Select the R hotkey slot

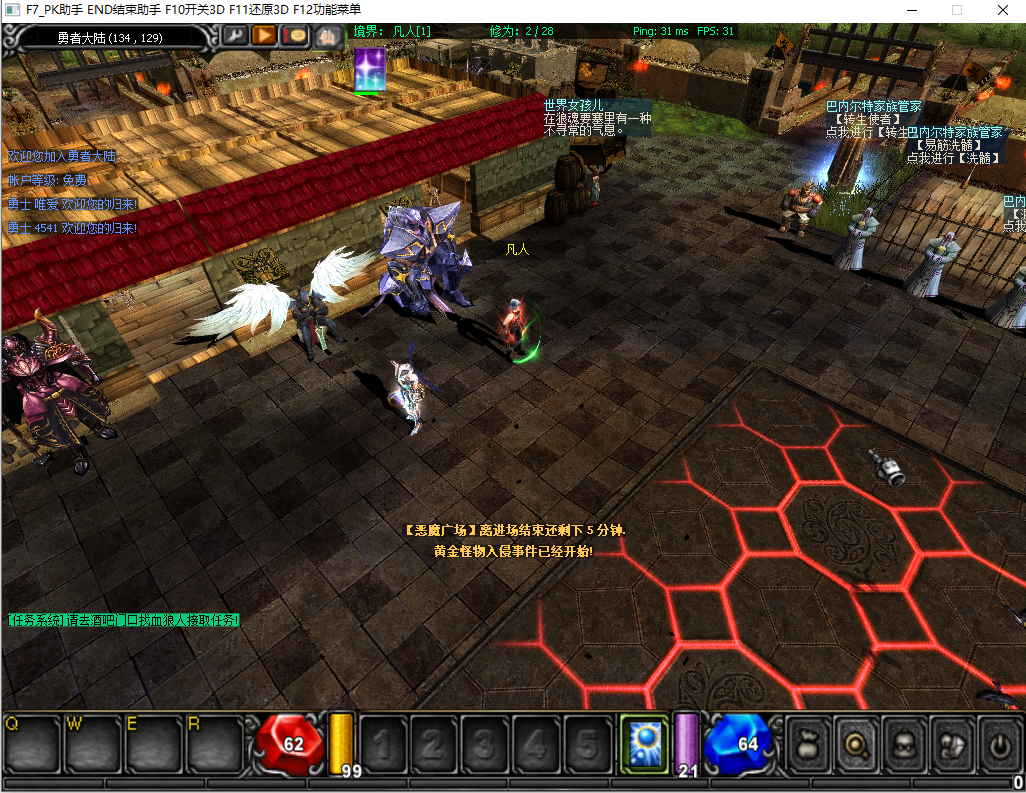tap(215, 744)
